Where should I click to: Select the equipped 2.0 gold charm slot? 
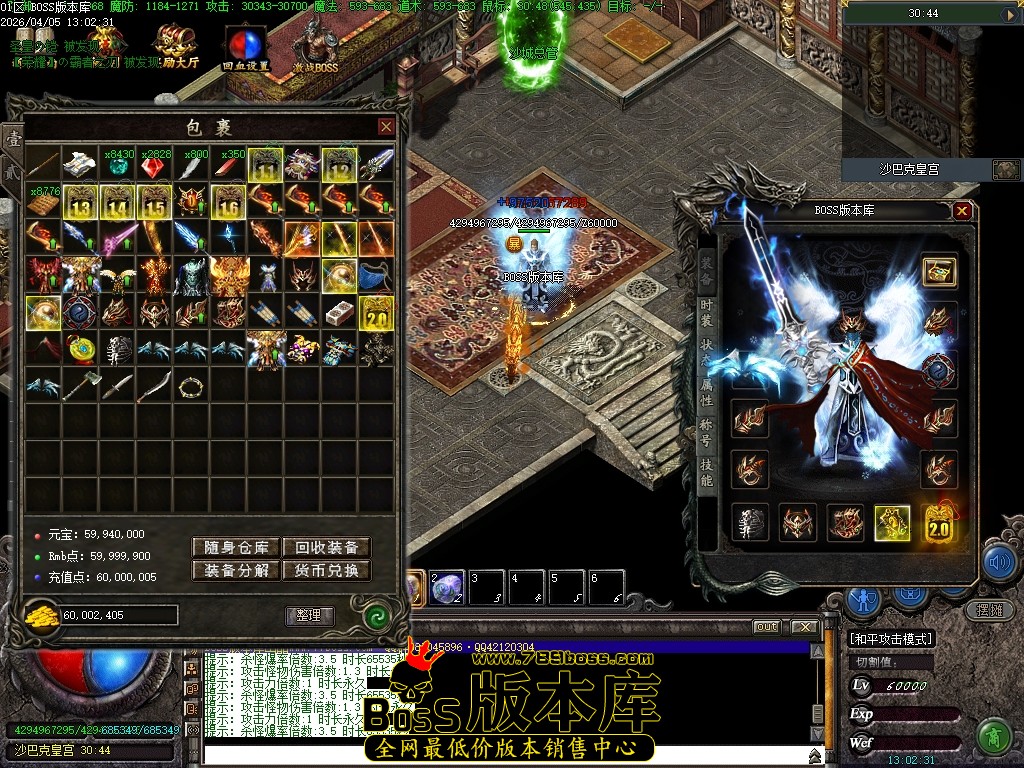[x=939, y=523]
